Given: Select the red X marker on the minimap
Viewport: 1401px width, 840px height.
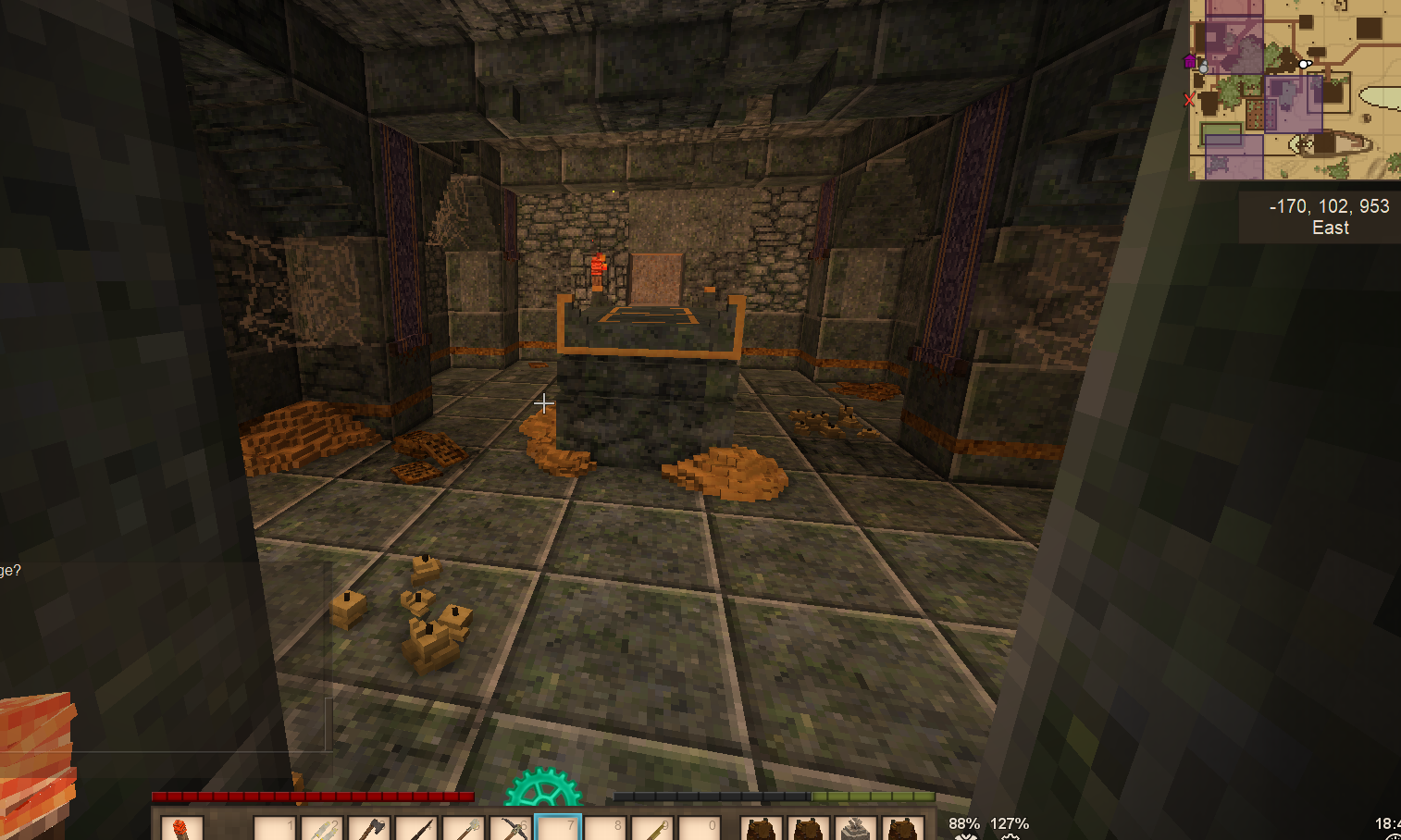Looking at the screenshot, I should (1189, 100).
